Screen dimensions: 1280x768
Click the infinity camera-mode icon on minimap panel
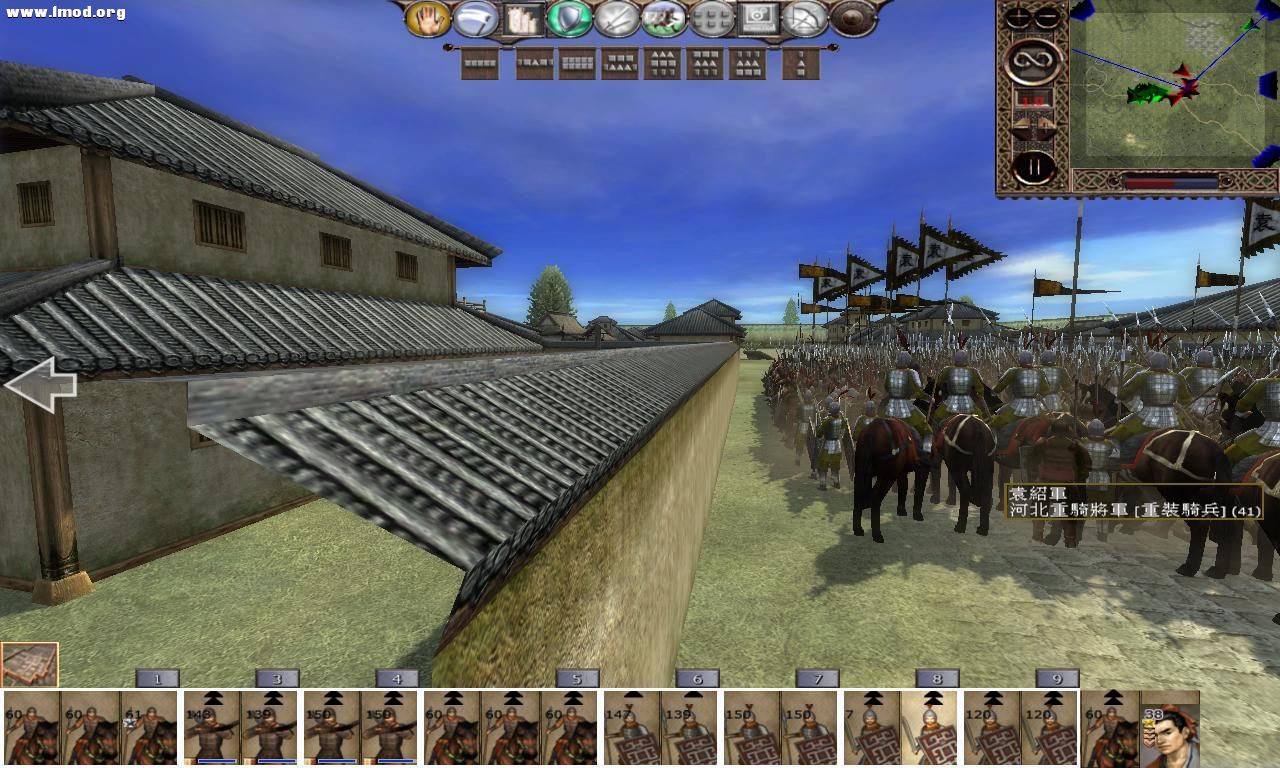click(x=1033, y=60)
